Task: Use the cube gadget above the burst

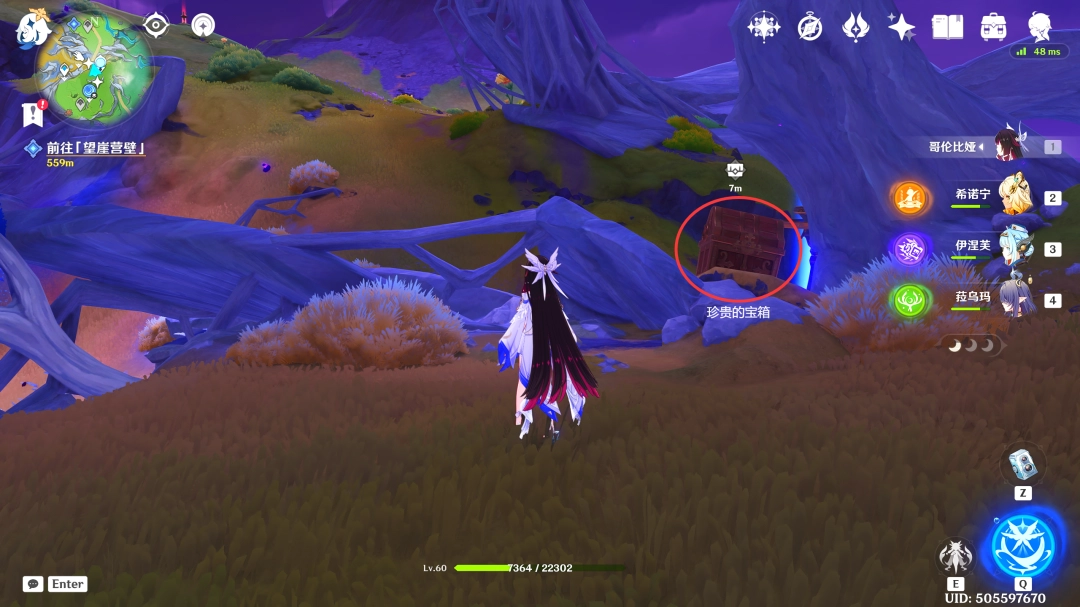Action: (x=1022, y=464)
